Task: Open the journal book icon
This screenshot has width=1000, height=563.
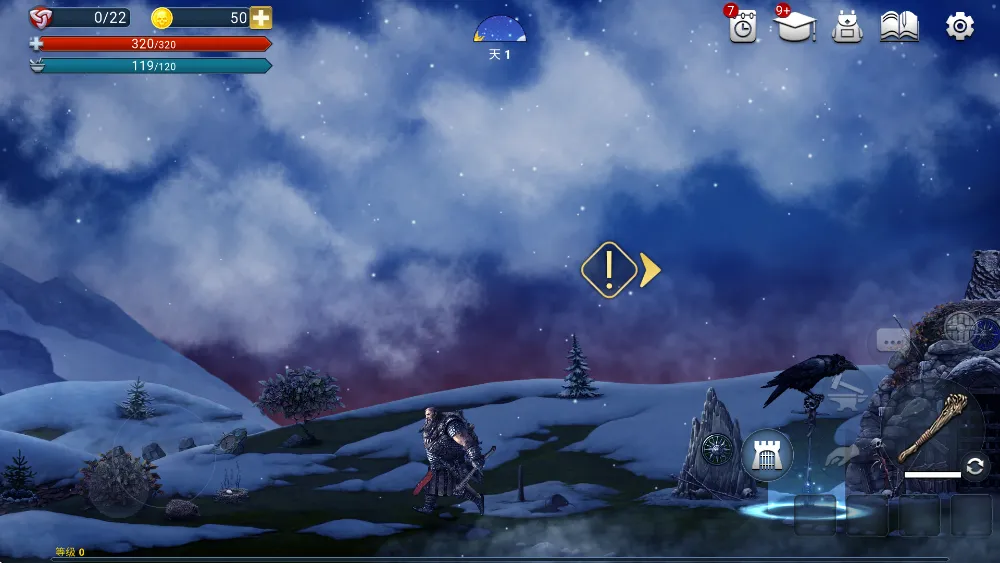Action: click(899, 27)
